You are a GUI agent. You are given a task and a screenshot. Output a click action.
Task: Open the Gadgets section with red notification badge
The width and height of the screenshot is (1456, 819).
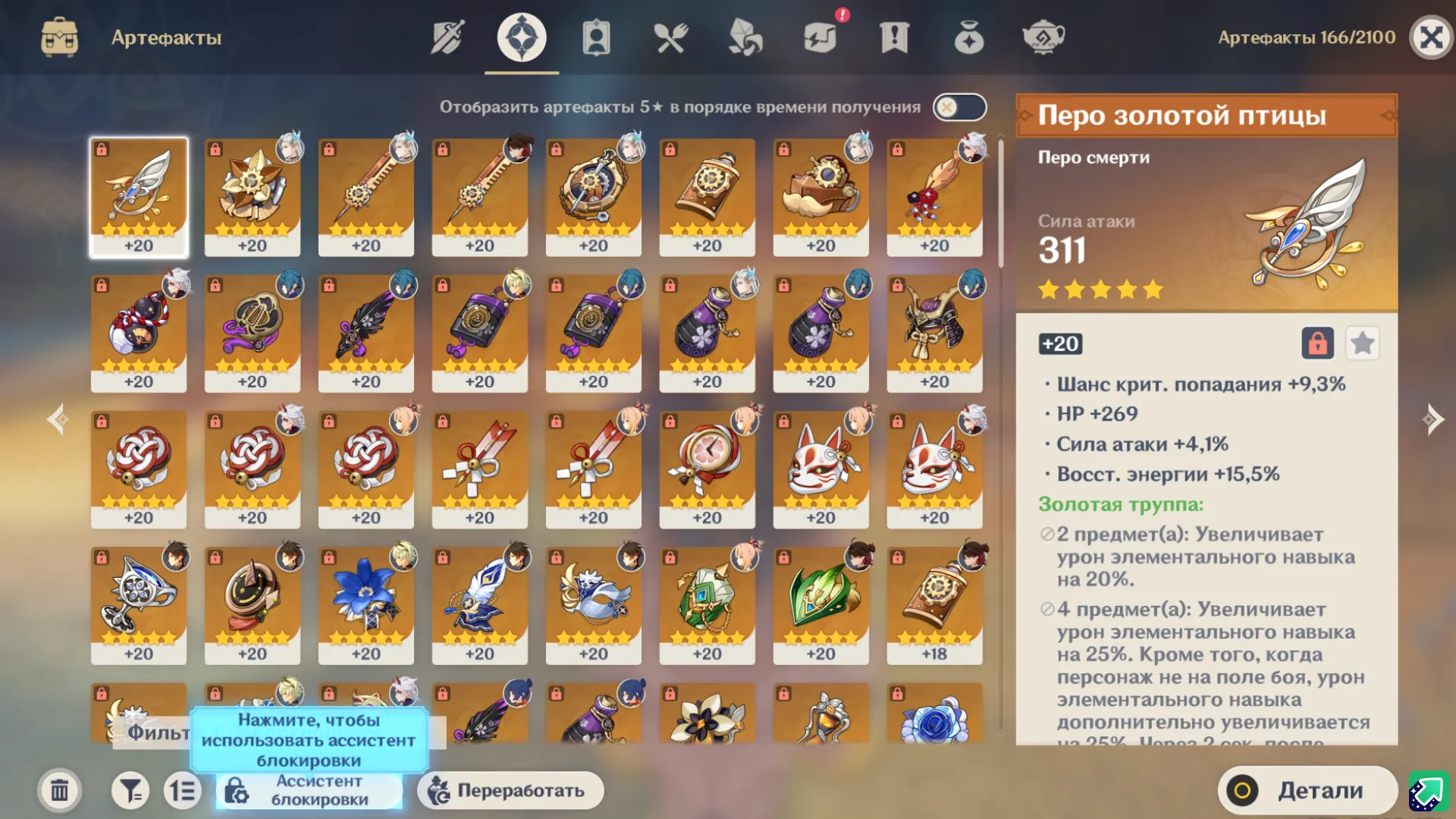(x=821, y=37)
